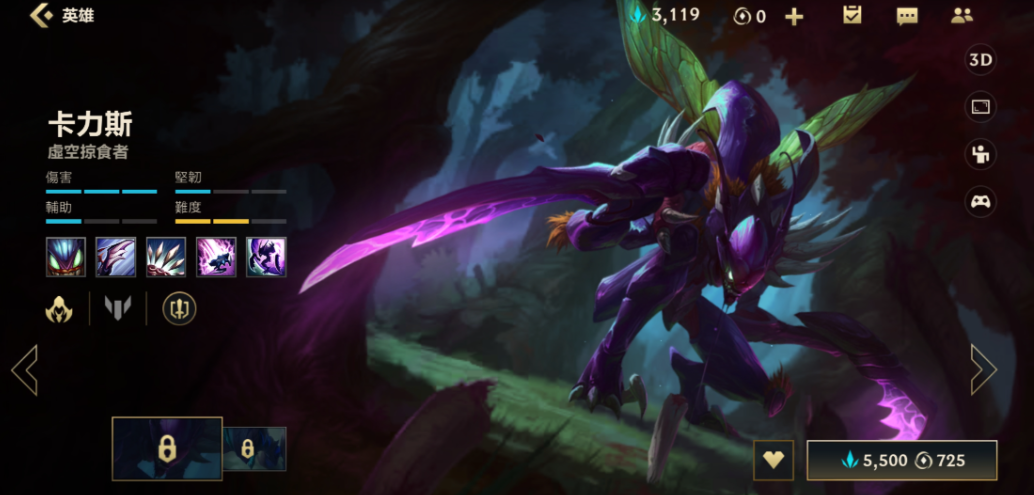Go to the previous champion arrow
Image resolution: width=1034 pixels, height=495 pixels.
[x=24, y=370]
